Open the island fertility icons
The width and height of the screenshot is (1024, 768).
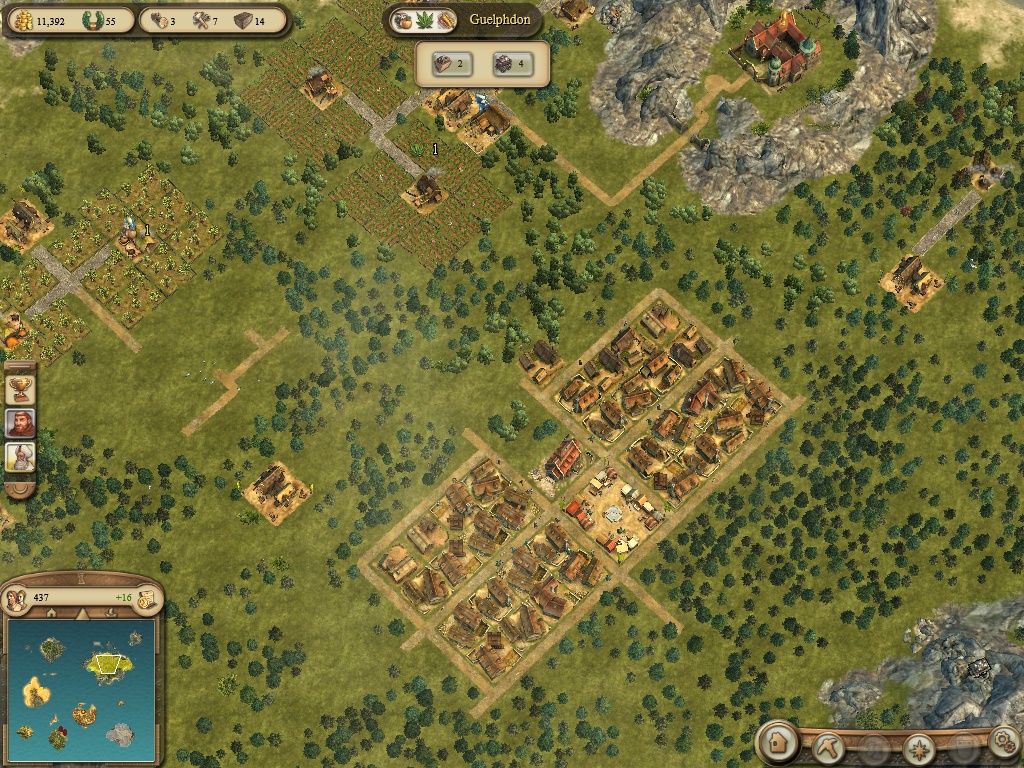click(x=424, y=20)
